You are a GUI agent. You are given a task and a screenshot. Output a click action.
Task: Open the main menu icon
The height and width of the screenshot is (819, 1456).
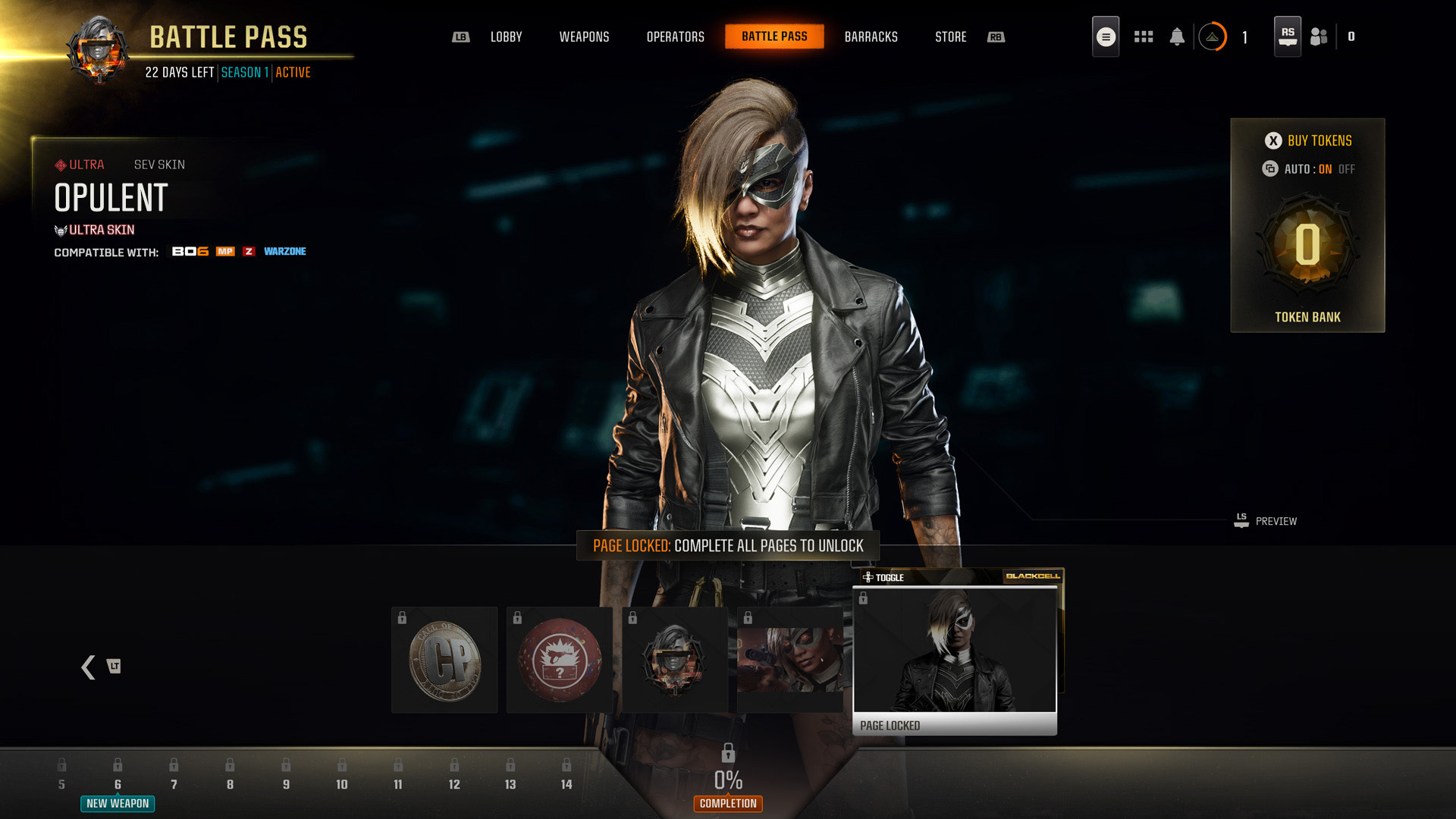point(1106,36)
